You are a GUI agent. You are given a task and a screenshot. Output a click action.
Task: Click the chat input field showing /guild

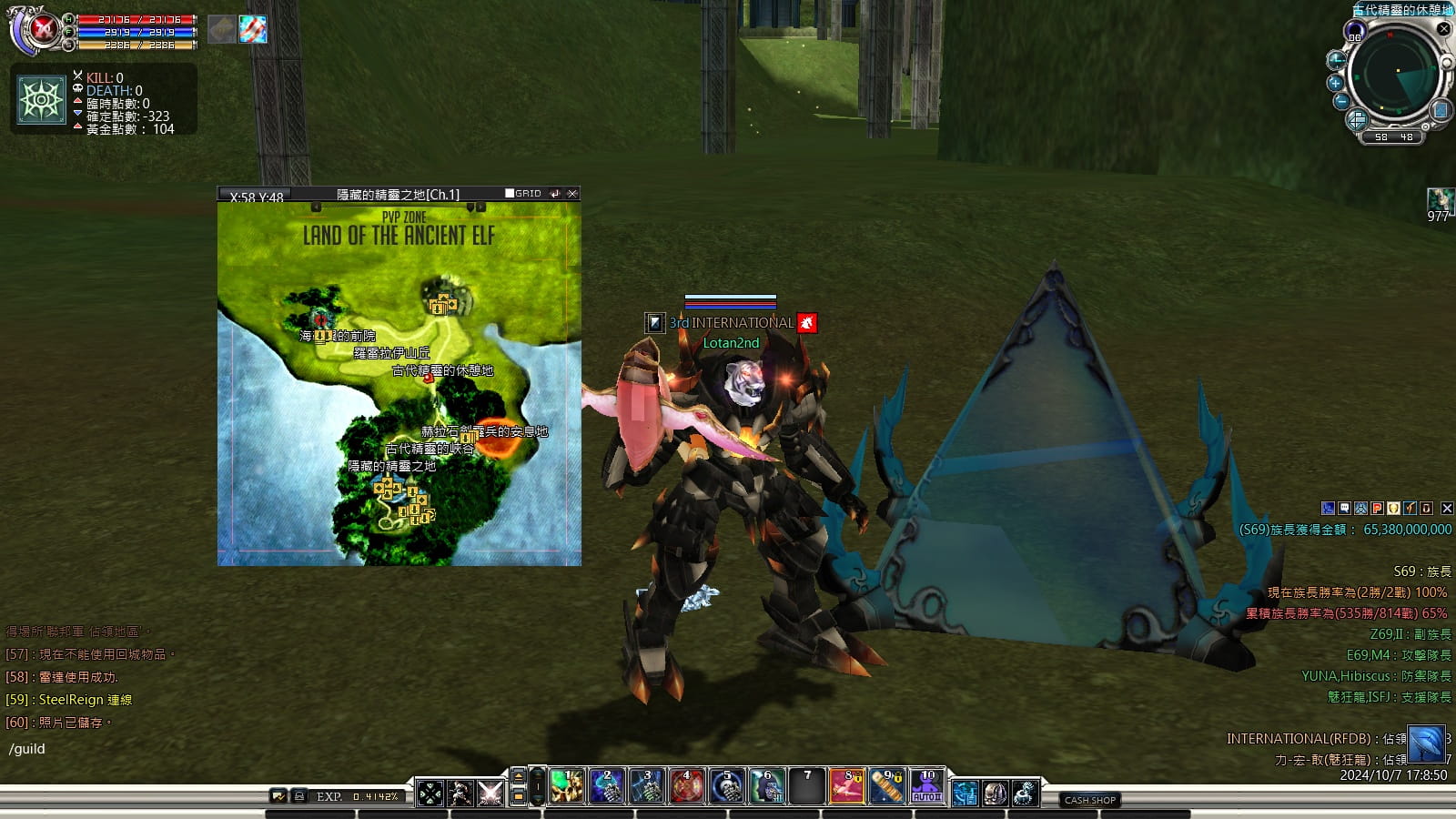(x=136, y=749)
